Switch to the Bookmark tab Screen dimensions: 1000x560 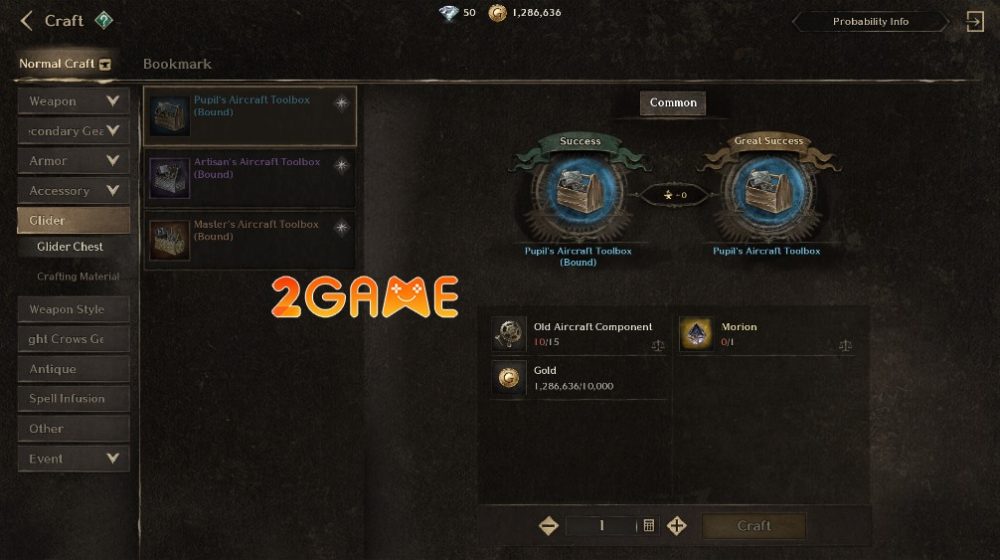(177, 64)
